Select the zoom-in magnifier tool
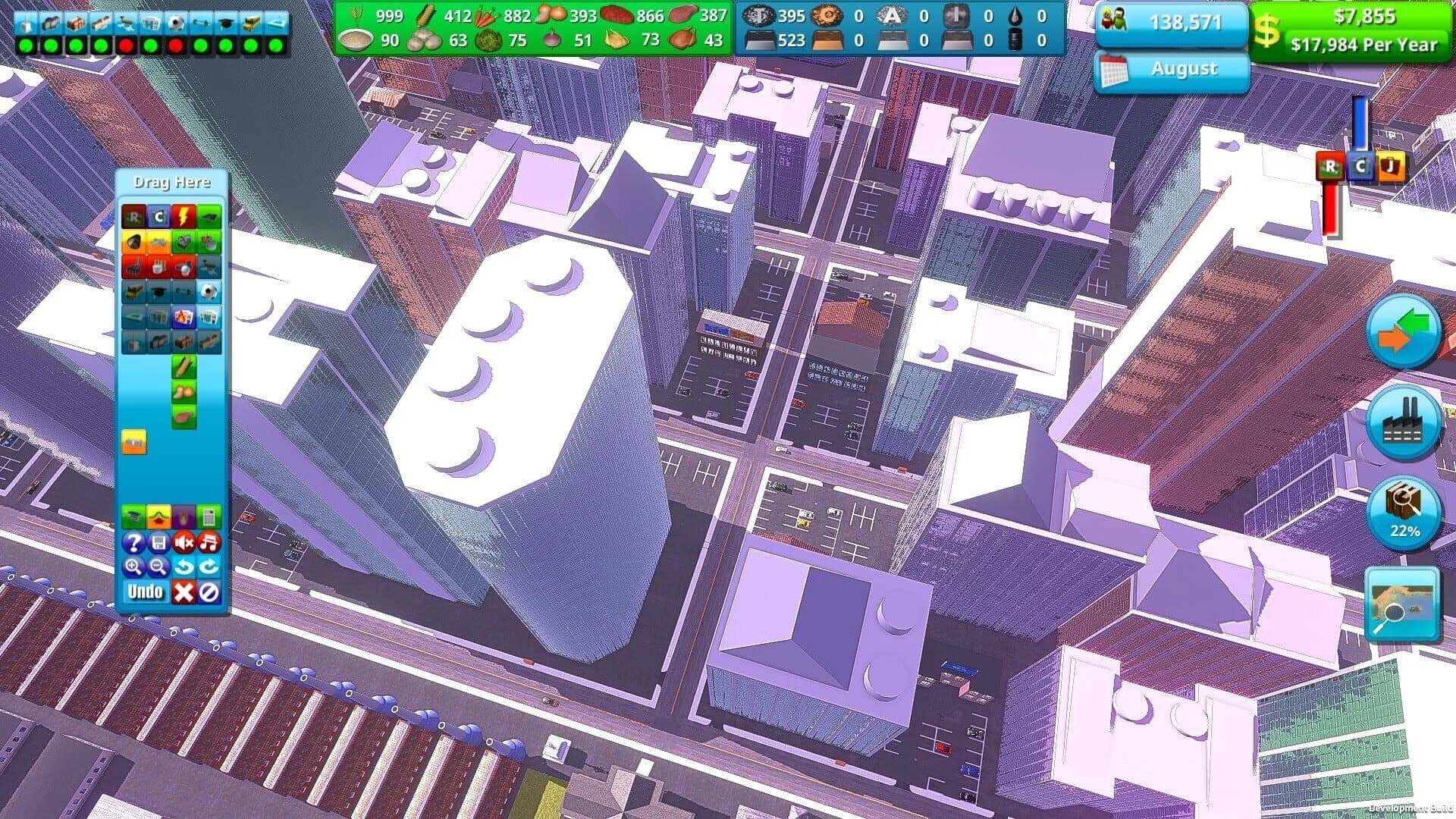The height and width of the screenshot is (819, 1456). tap(134, 567)
